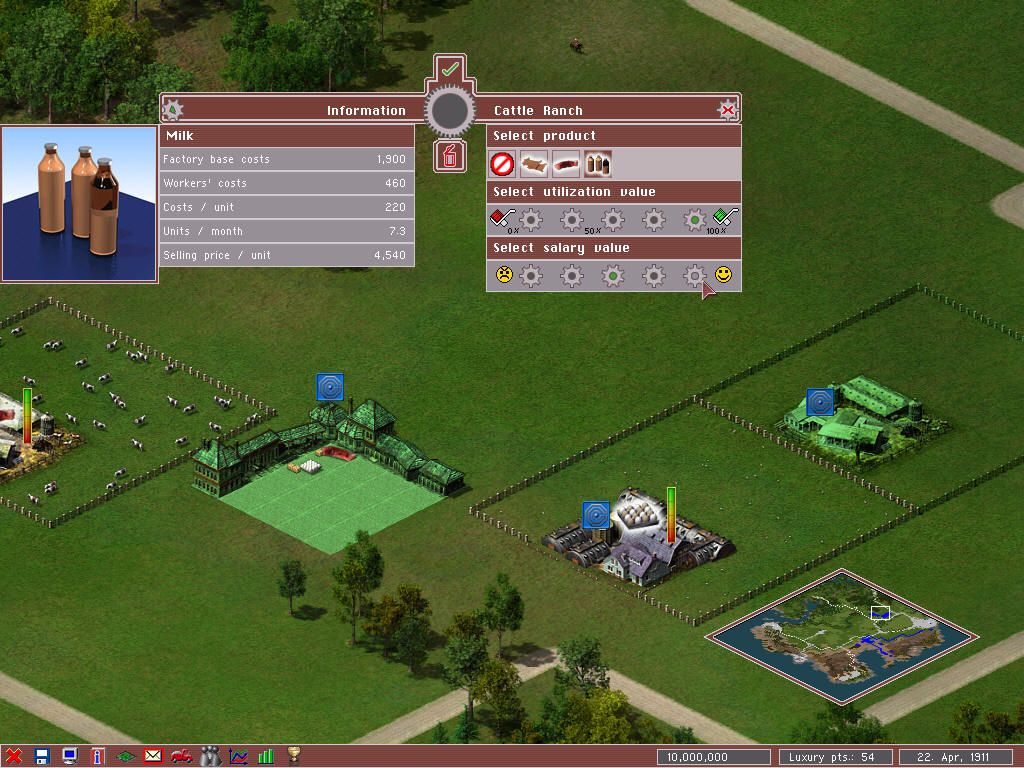Viewport: 1024px width, 768px height.
Task: Select the highest salary gear near smiley
Action: [694, 275]
